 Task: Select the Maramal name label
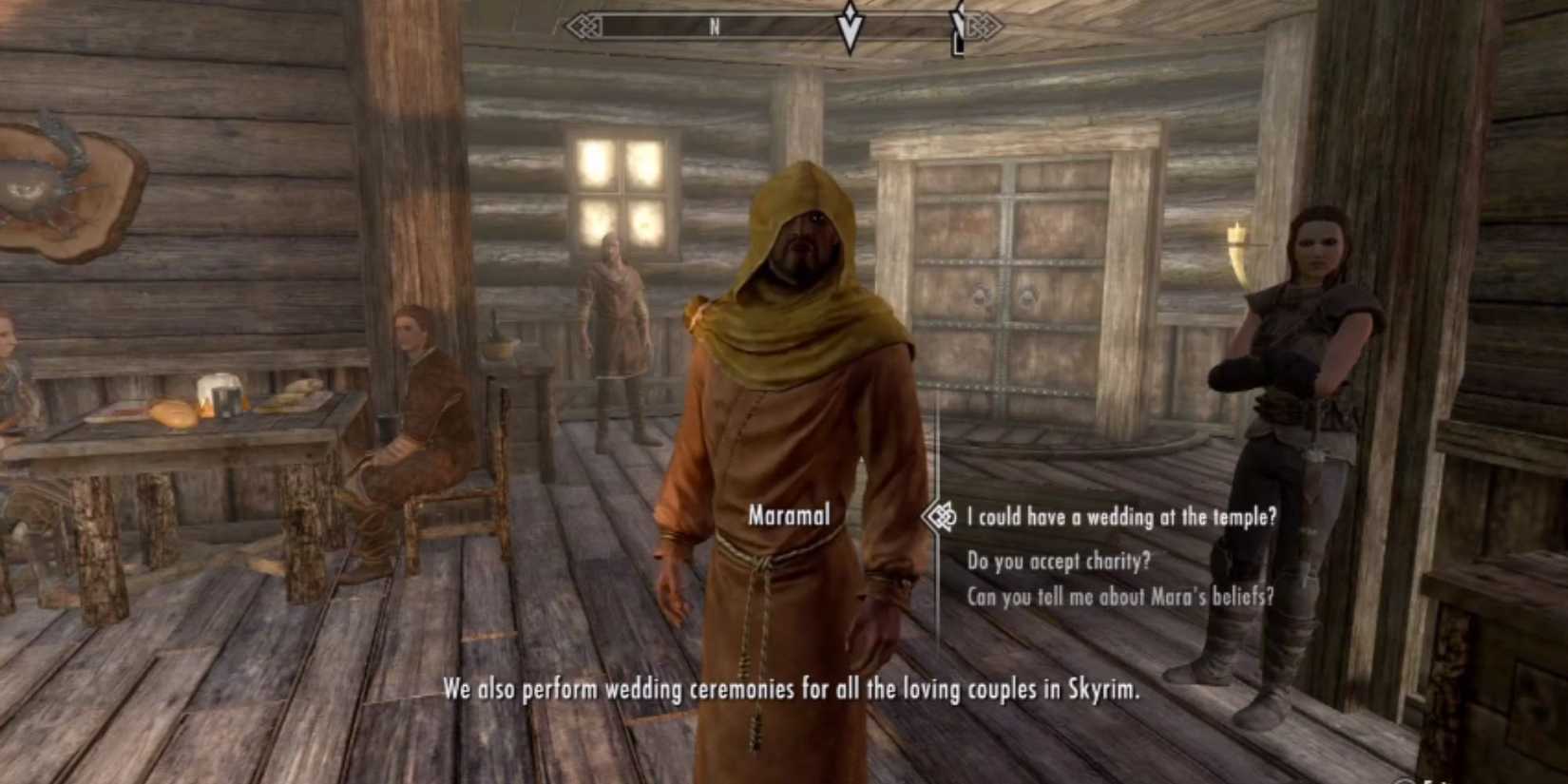click(x=791, y=515)
